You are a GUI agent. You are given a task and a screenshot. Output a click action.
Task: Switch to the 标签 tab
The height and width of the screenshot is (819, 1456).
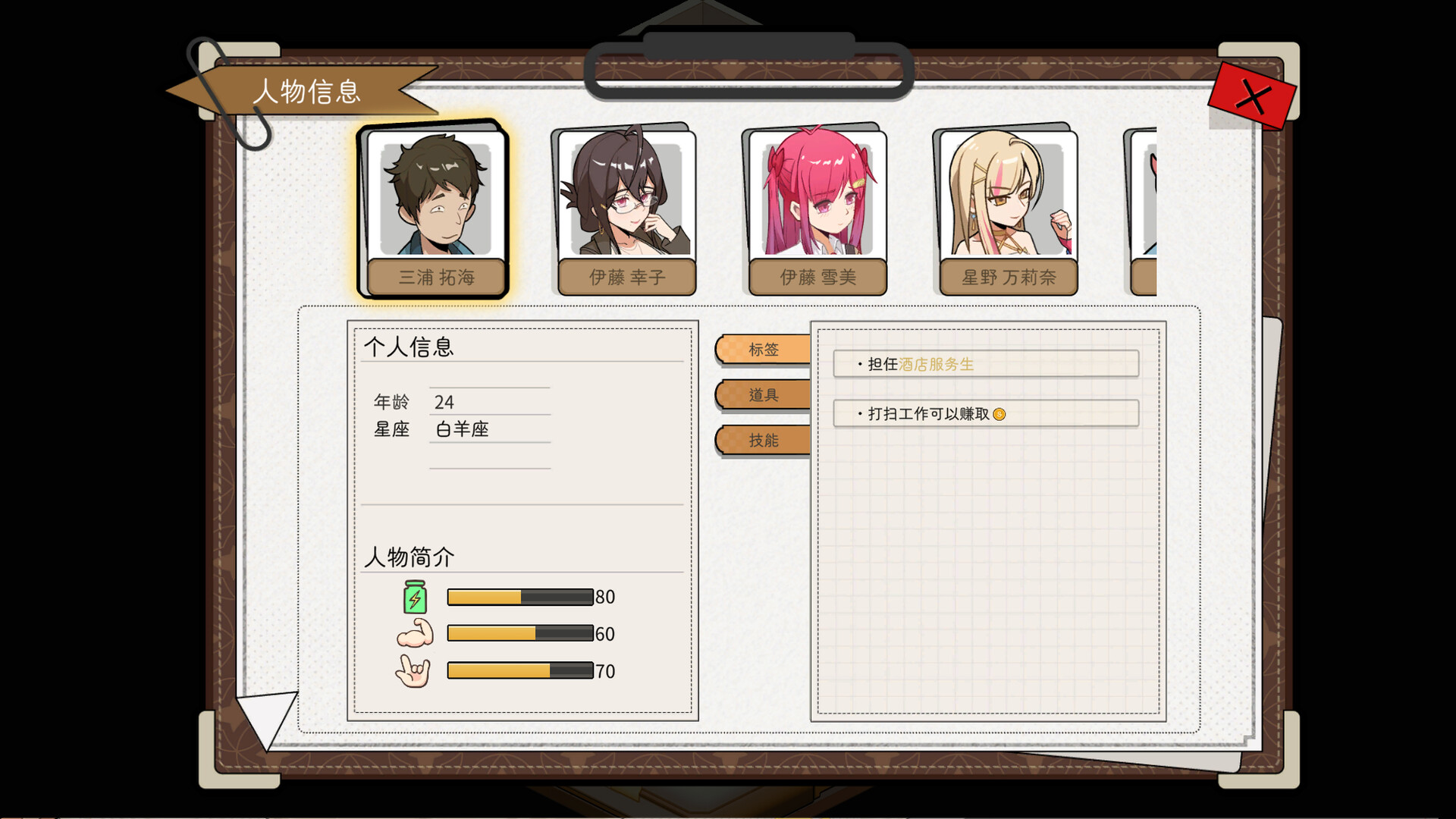pyautogui.click(x=761, y=350)
